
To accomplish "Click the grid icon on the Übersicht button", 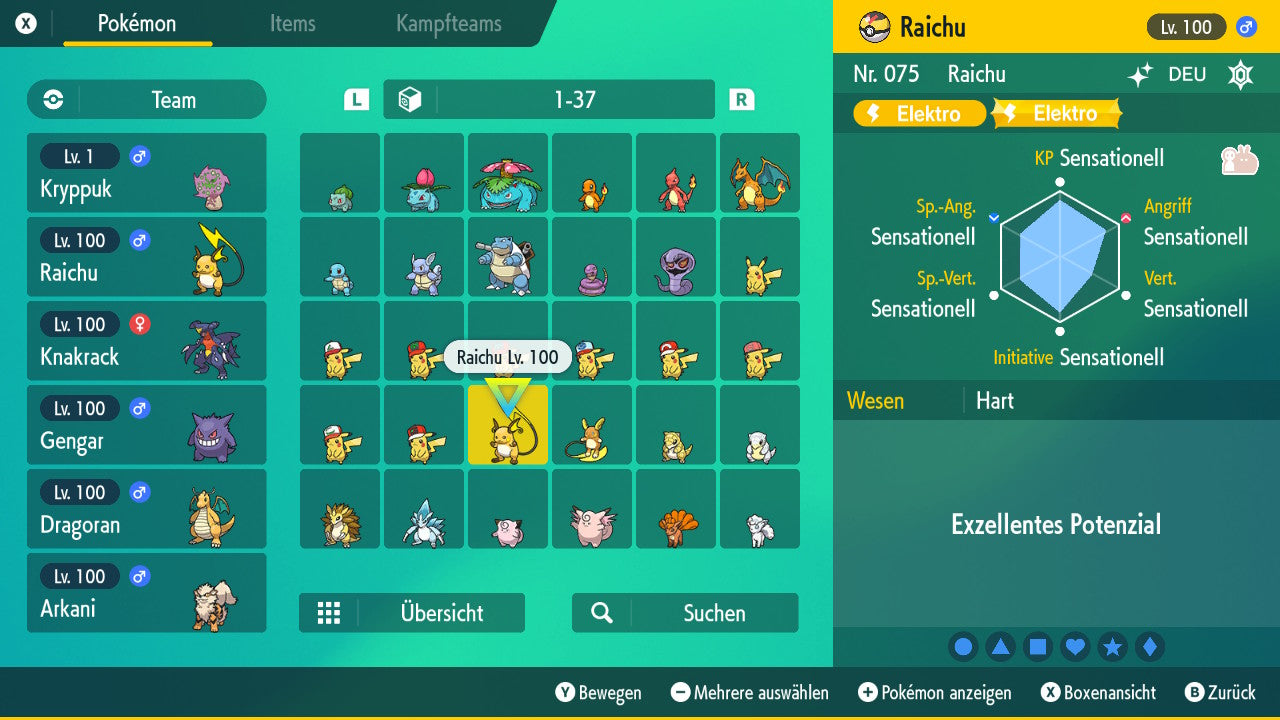I will pyautogui.click(x=329, y=612).
